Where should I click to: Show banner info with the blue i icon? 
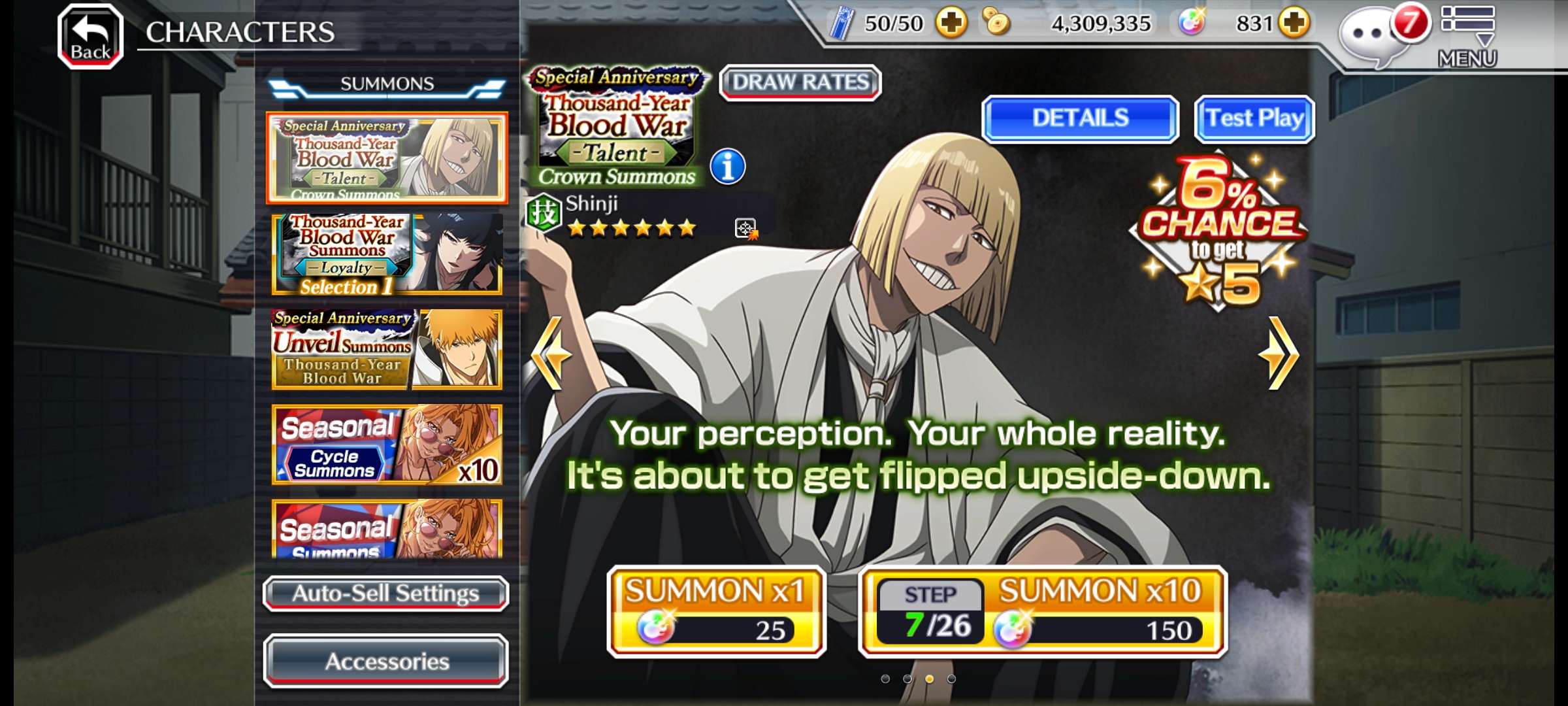point(727,166)
